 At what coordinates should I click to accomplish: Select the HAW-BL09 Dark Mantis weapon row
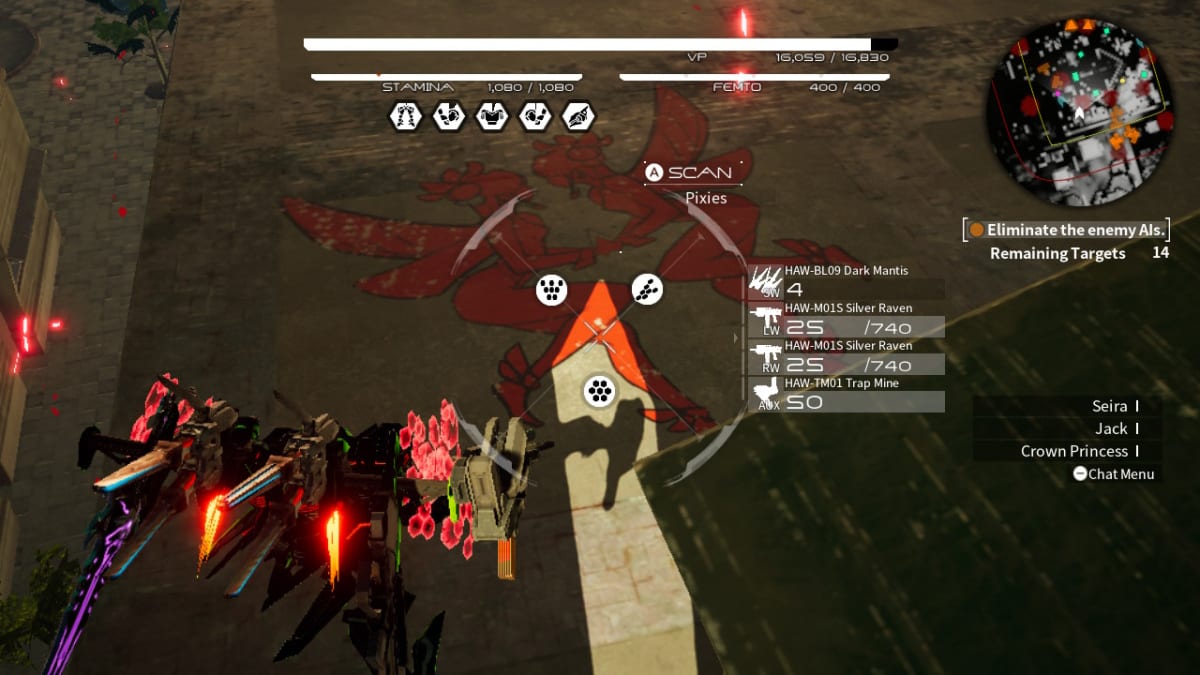846,281
